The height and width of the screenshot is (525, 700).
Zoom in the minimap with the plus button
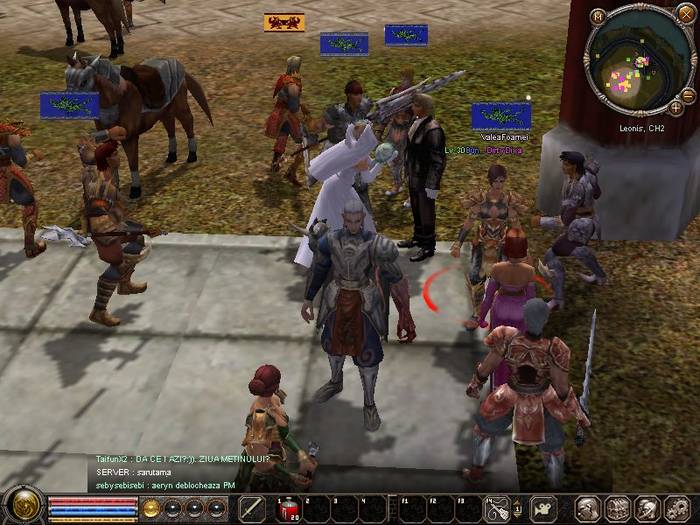(676, 107)
